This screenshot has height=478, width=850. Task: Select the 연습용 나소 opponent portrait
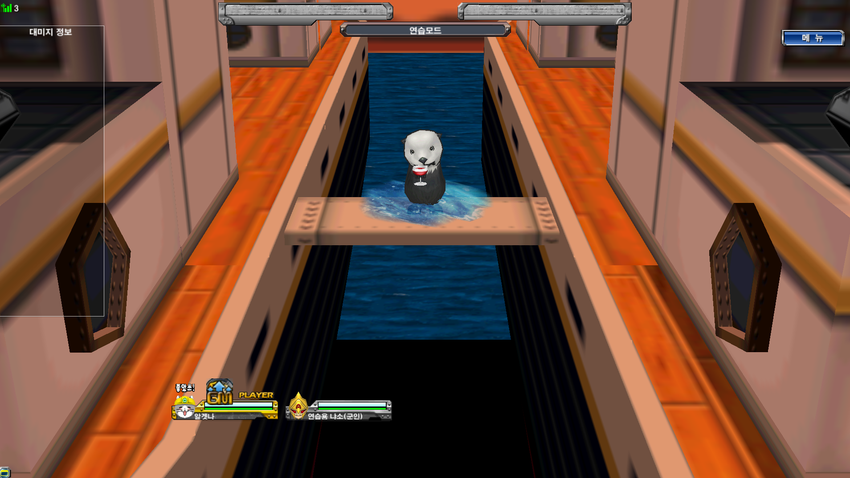pyautogui.click(x=298, y=406)
